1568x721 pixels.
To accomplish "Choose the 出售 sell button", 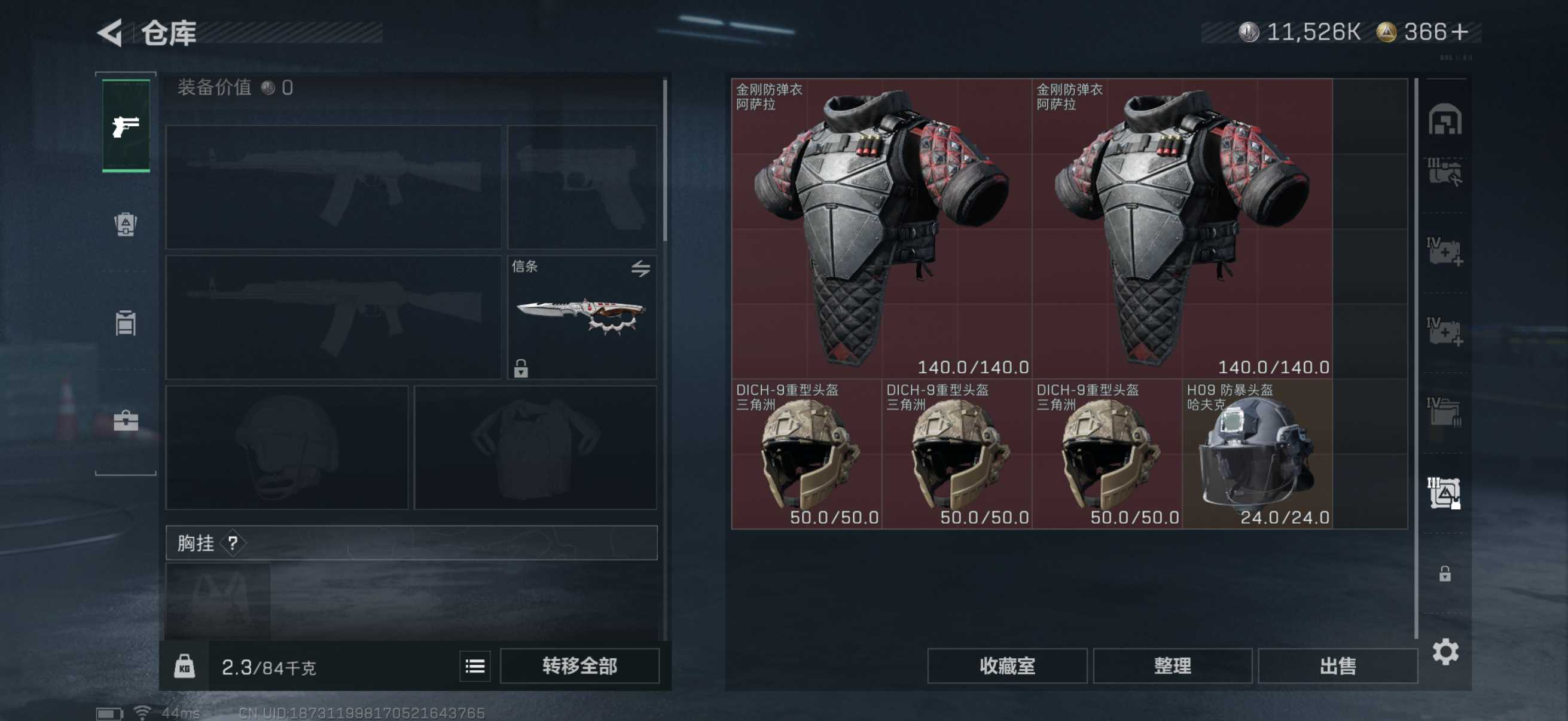I will pos(1337,666).
